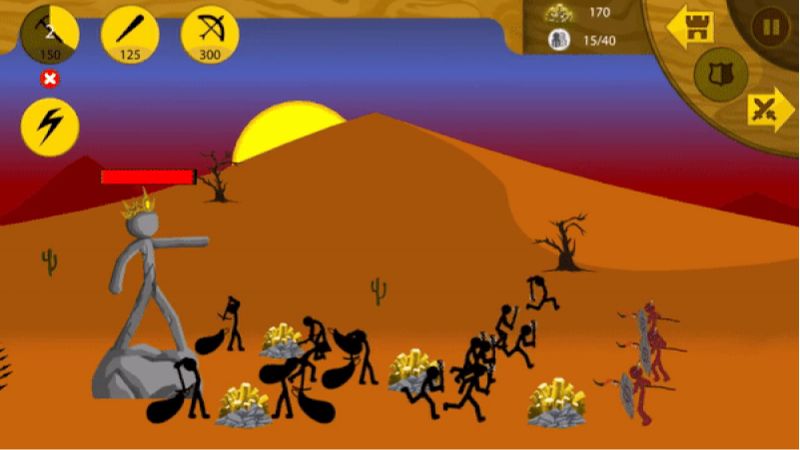
Task: Train a miner with the pickaxe button
Action: (50, 33)
